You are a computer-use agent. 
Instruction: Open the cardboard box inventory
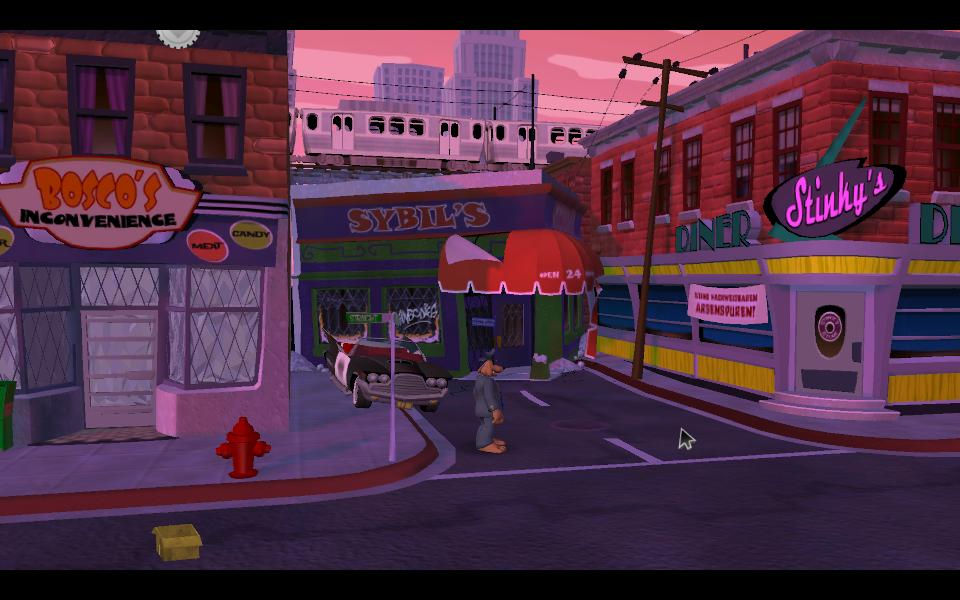[x=177, y=542]
